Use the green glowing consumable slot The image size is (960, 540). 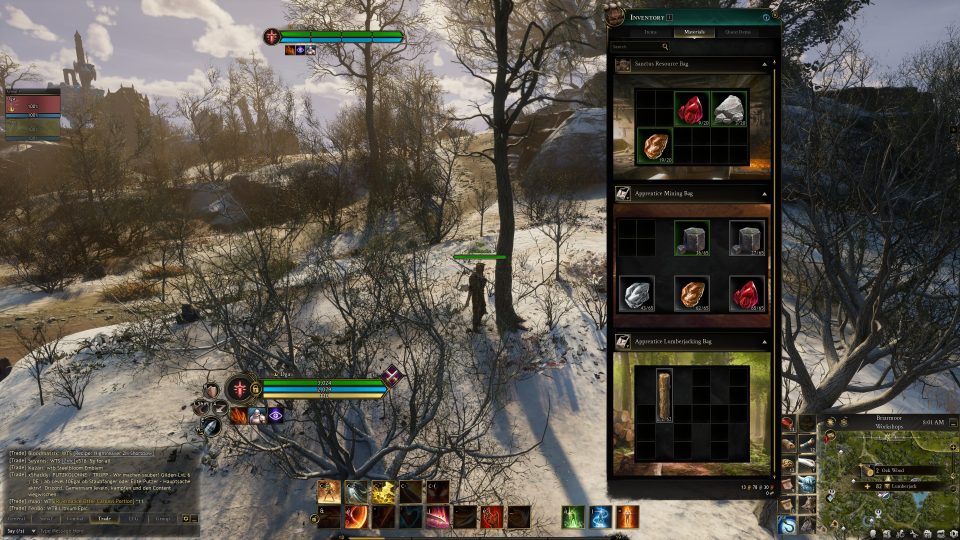(x=572, y=517)
